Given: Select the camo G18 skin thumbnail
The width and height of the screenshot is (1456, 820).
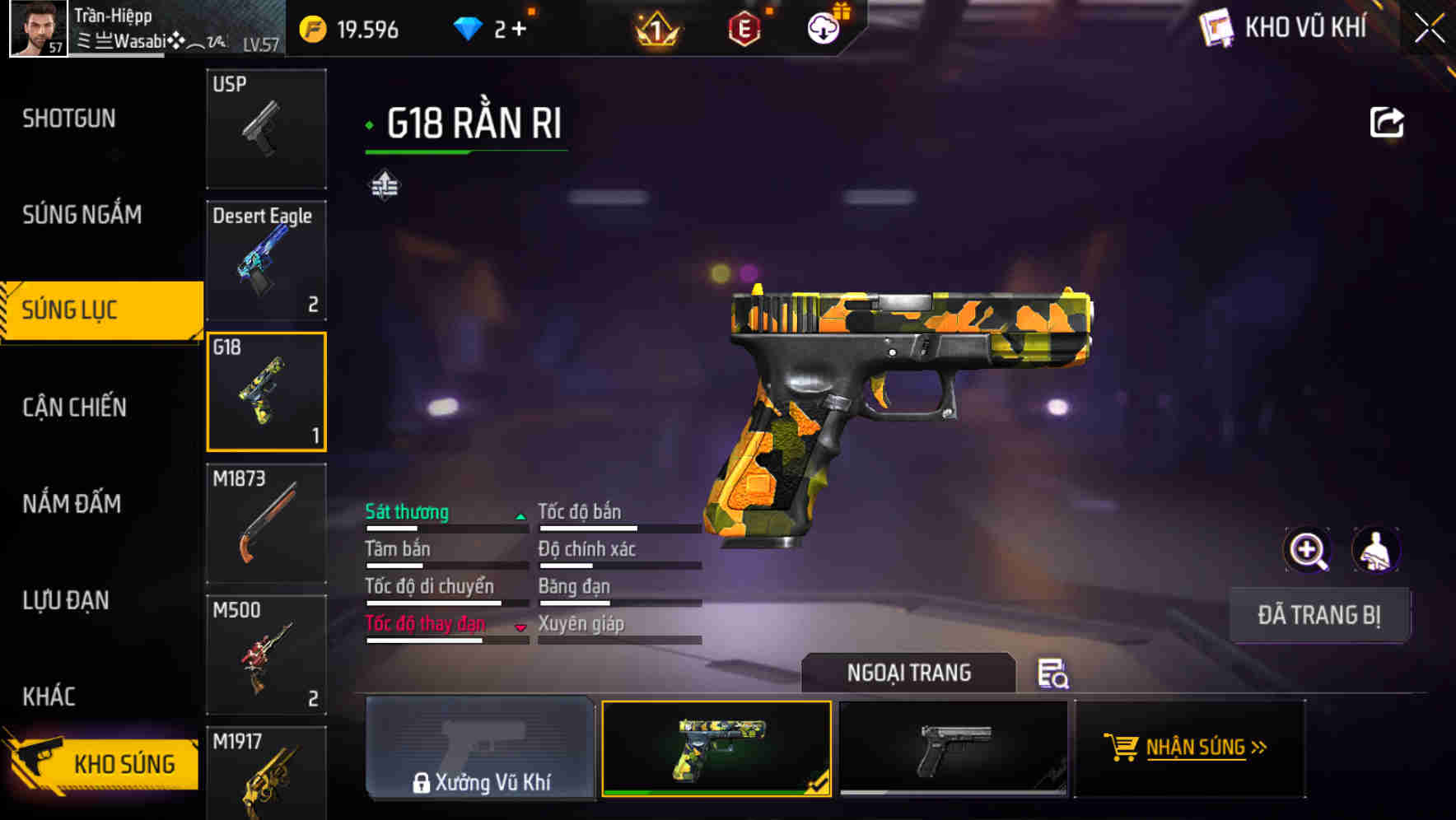Looking at the screenshot, I should click(x=716, y=748).
